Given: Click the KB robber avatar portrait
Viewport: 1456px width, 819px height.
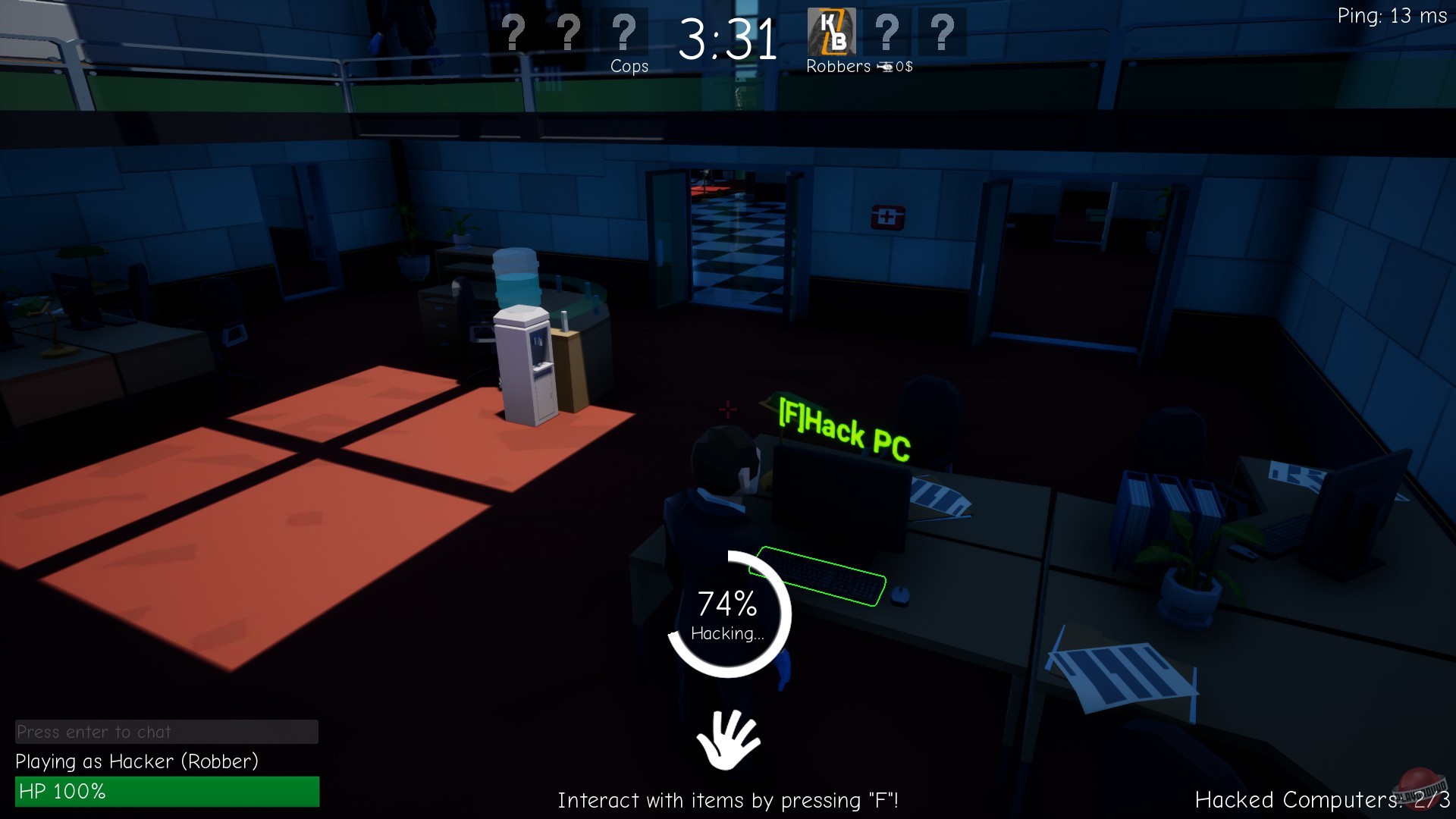Looking at the screenshot, I should click(832, 32).
